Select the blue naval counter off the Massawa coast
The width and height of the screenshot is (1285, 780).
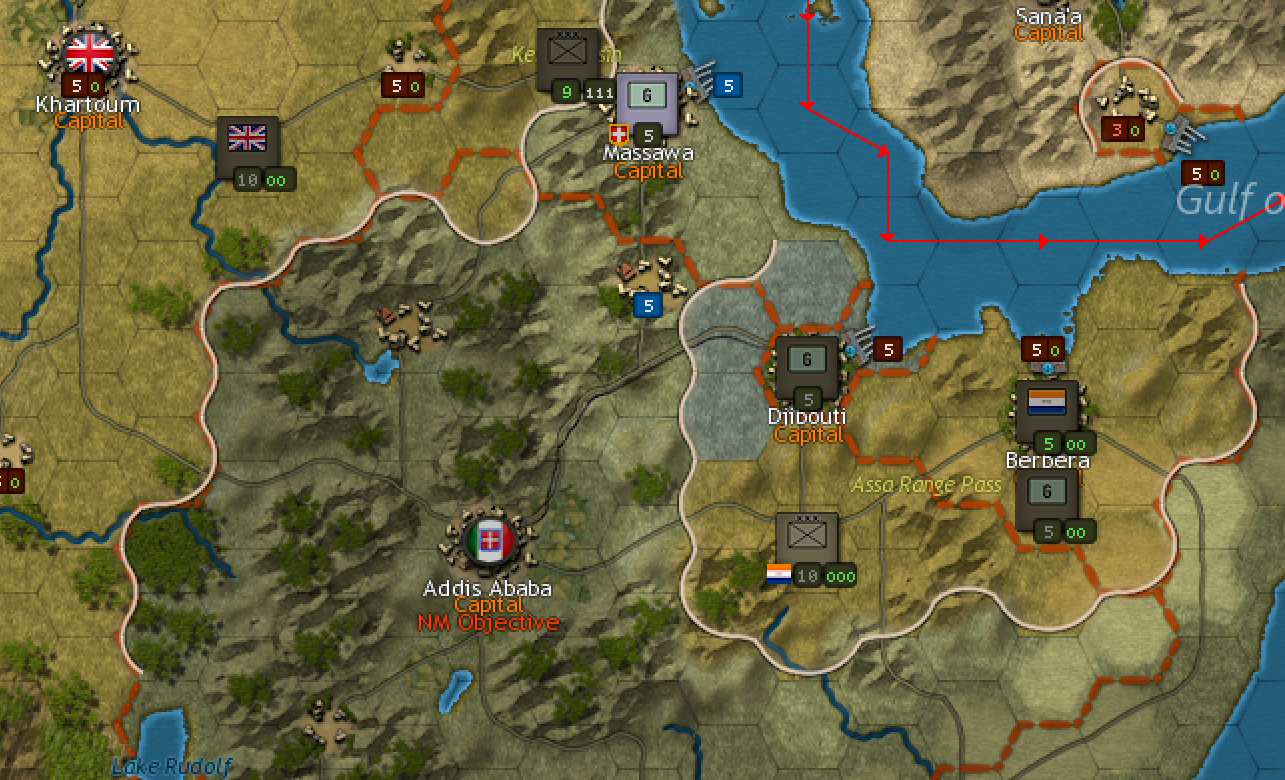coord(727,86)
